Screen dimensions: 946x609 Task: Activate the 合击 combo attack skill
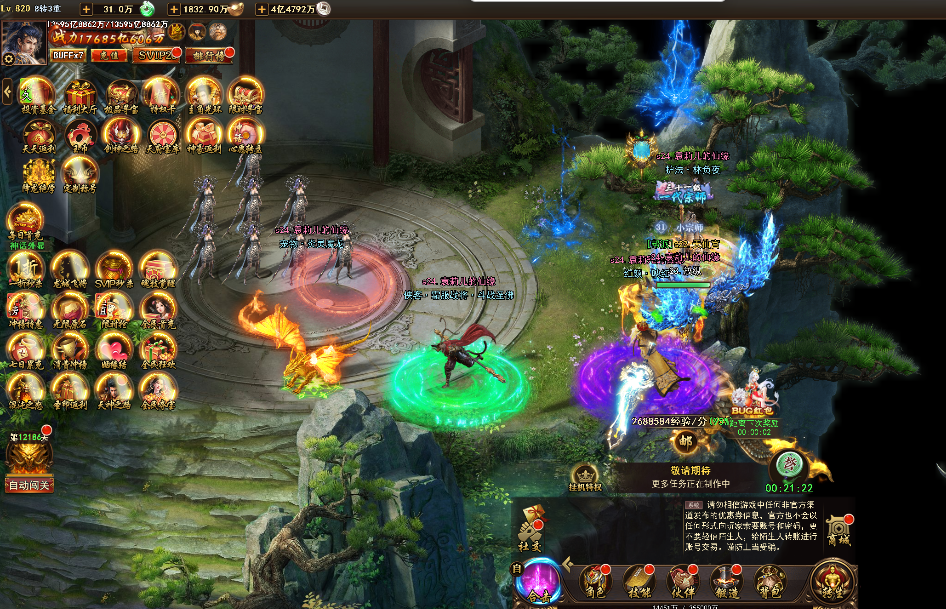click(540, 581)
